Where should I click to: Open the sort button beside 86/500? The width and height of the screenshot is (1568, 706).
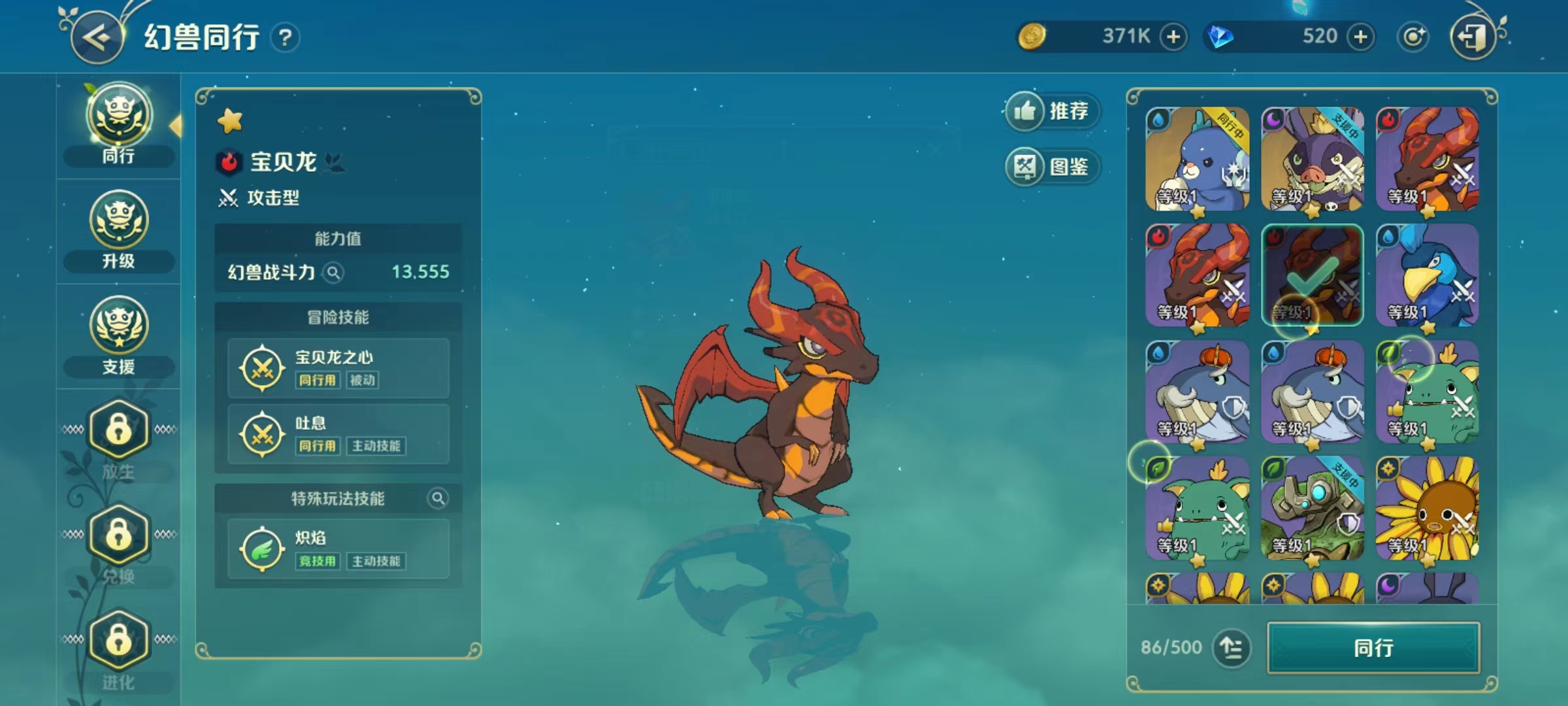[x=1232, y=648]
